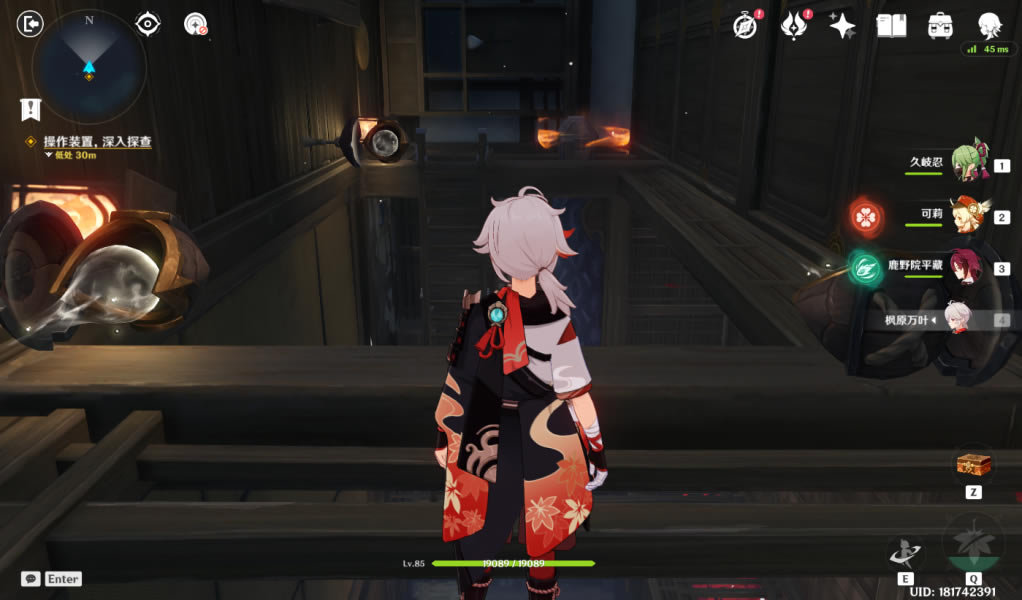Open the circular minimap

click(x=89, y=67)
